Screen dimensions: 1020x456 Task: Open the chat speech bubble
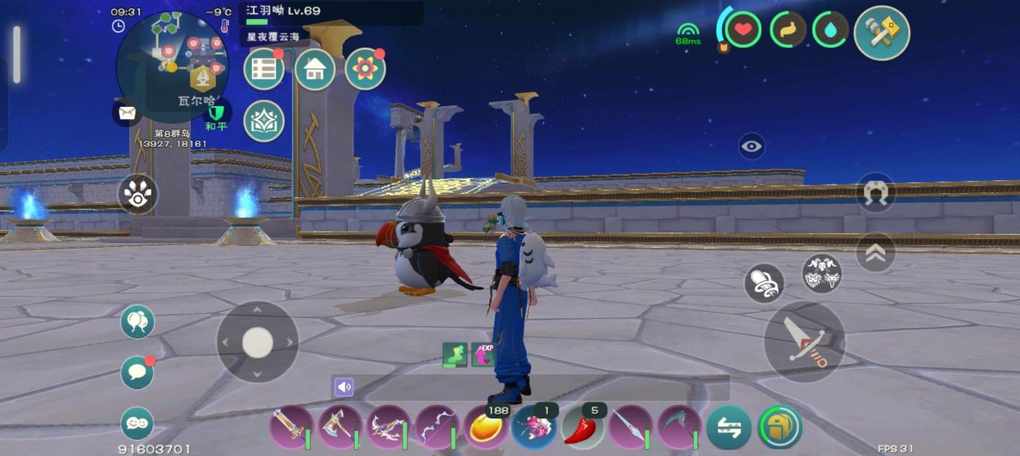click(137, 372)
